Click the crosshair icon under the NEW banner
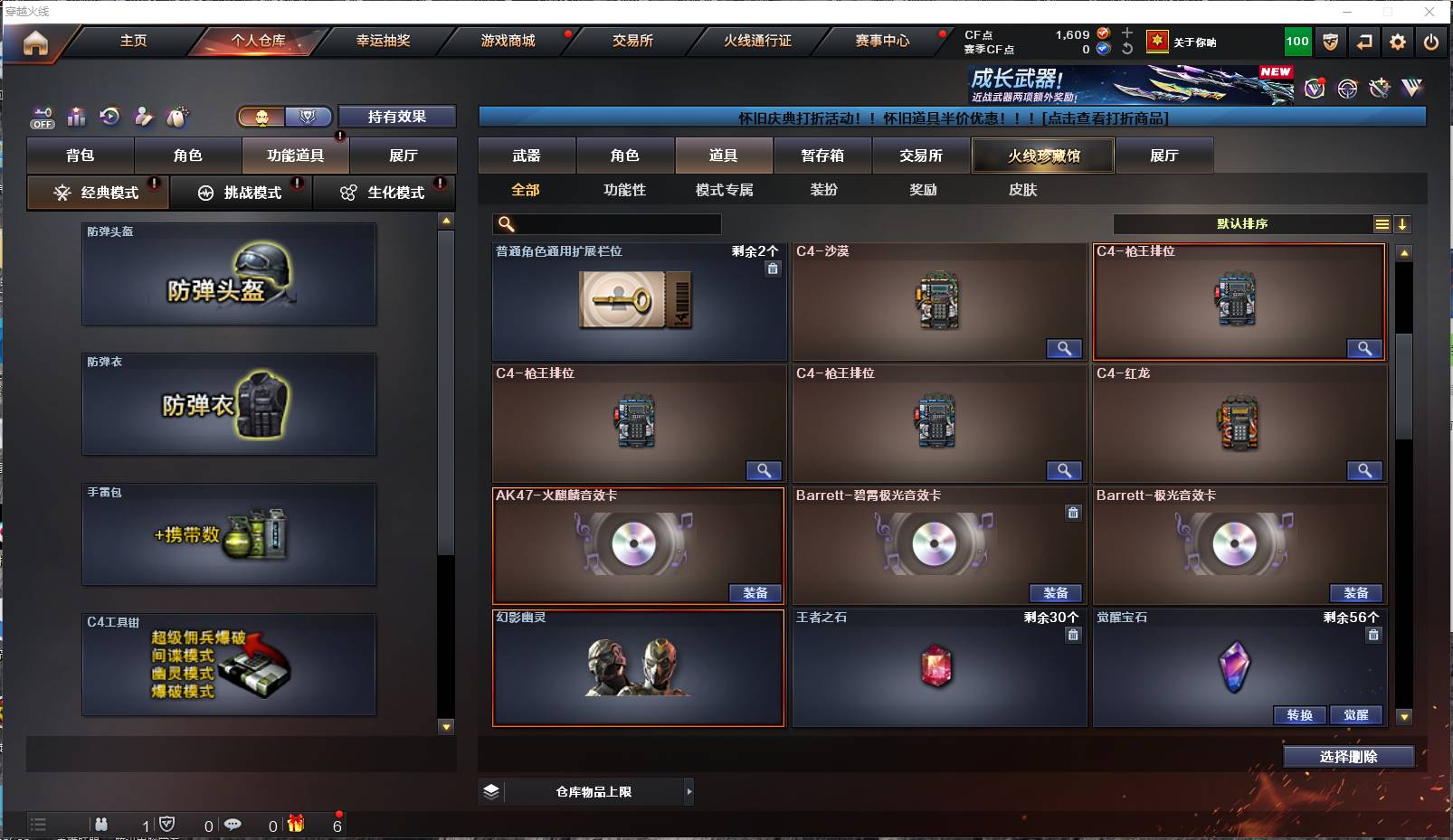1453x840 pixels. point(1346,88)
